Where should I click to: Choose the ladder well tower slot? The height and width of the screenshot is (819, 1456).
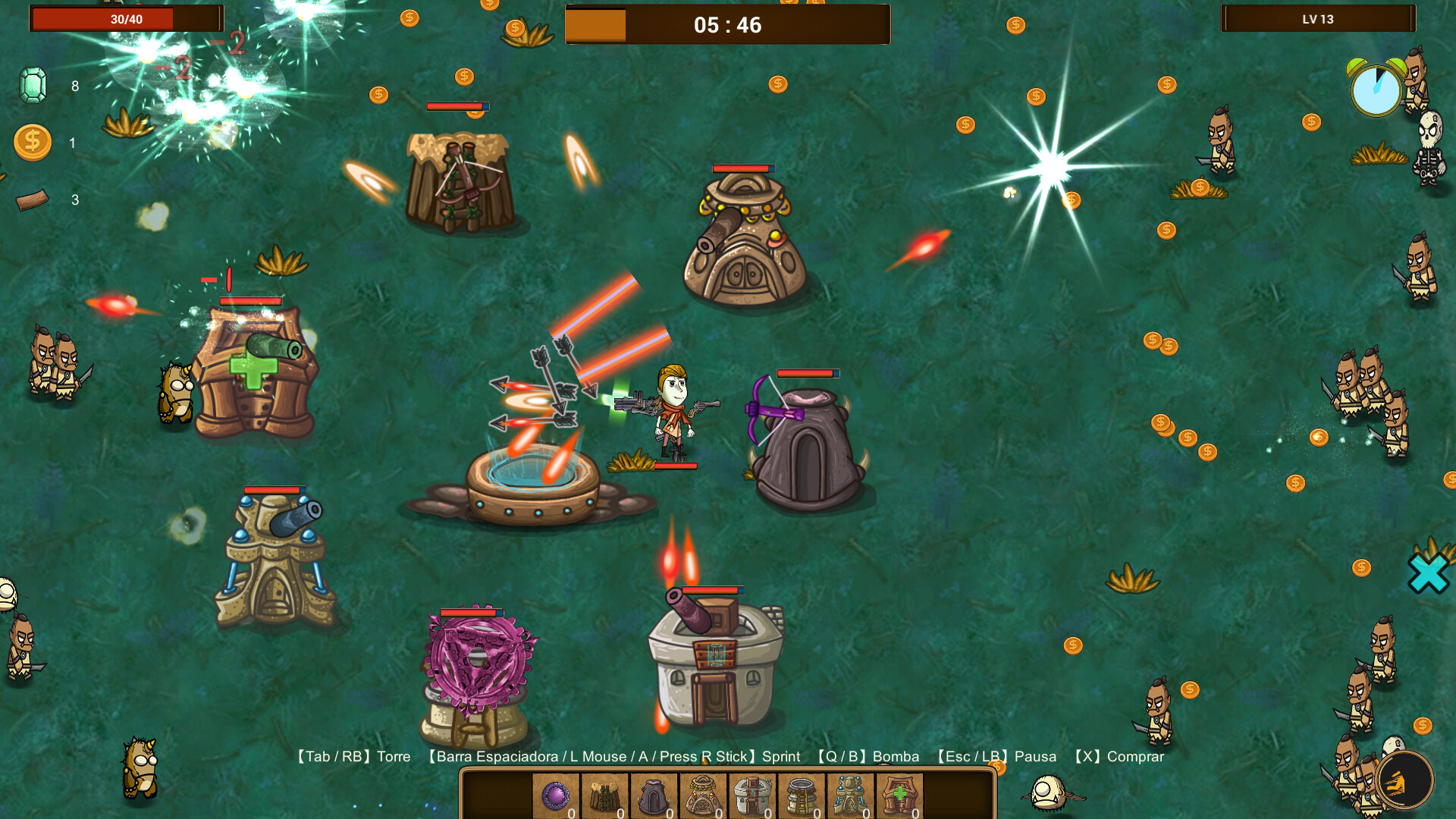[x=802, y=796]
